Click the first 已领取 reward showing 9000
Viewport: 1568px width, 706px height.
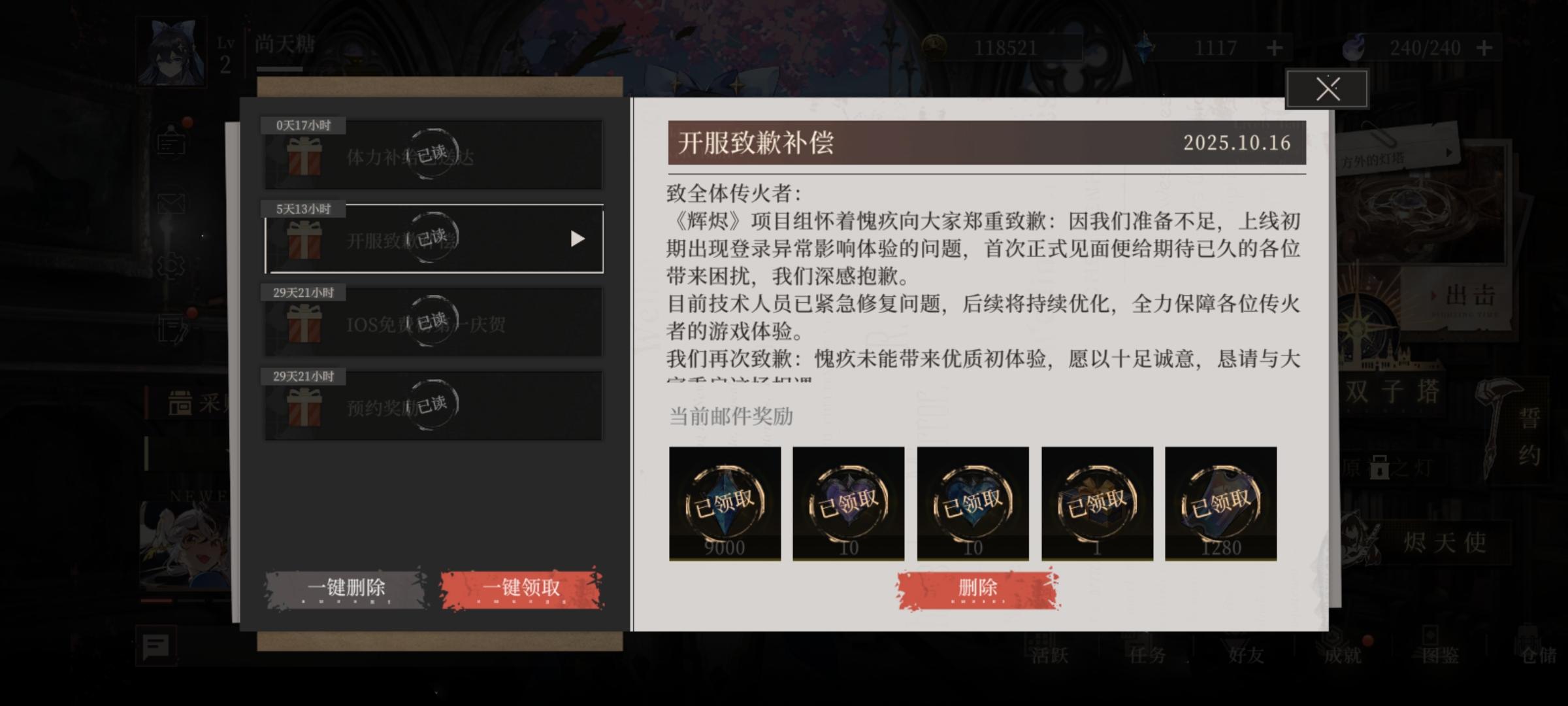coord(724,503)
